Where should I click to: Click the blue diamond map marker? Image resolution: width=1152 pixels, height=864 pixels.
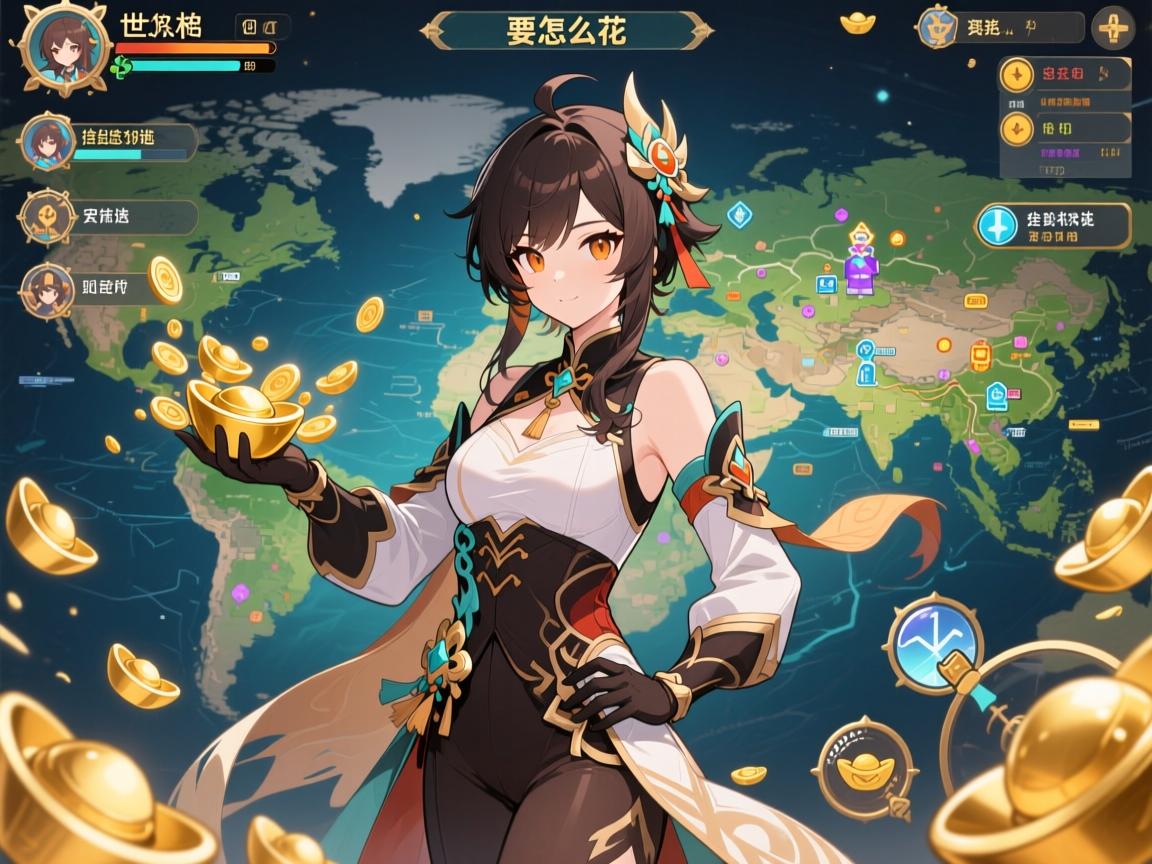pos(739,212)
